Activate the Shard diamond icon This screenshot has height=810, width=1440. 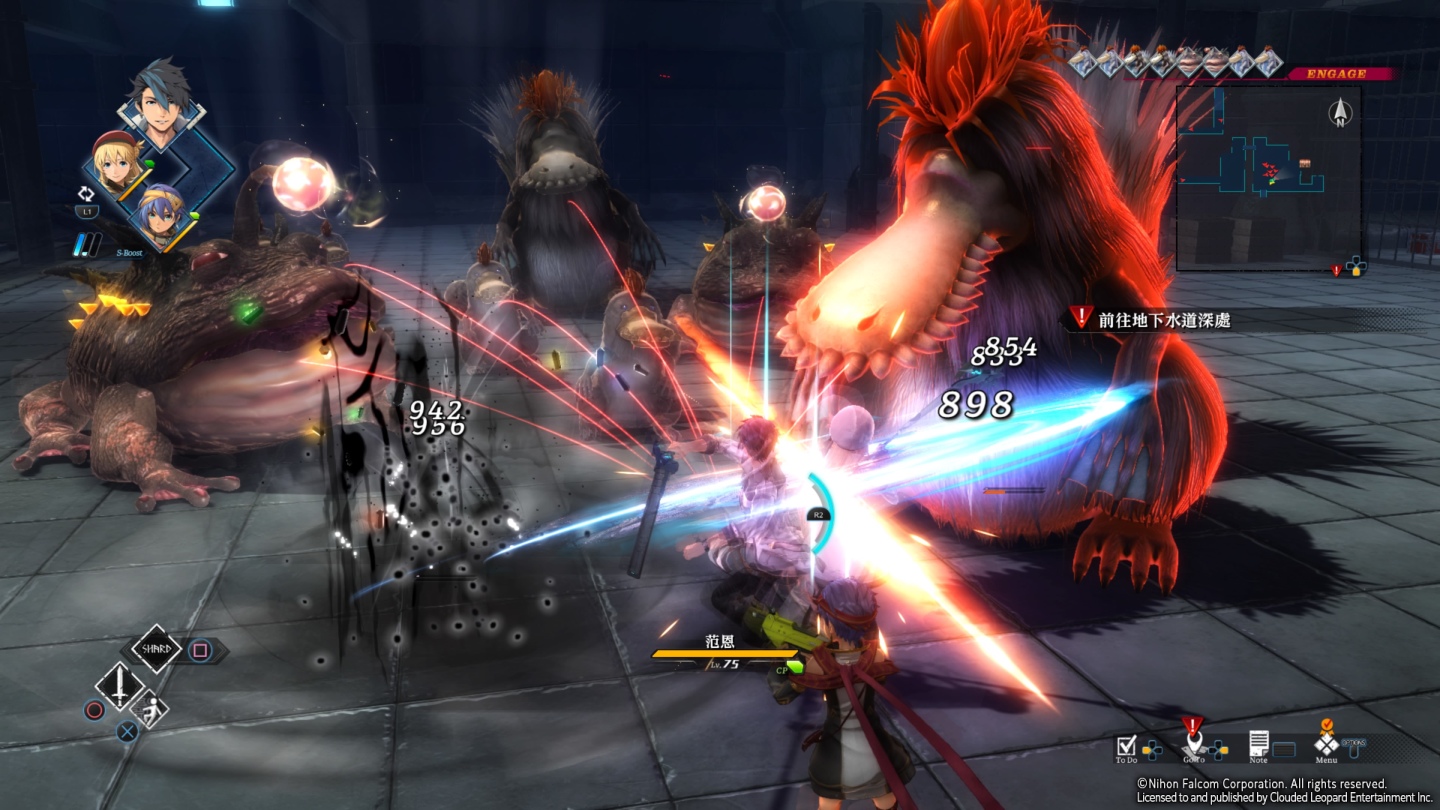tap(156, 650)
